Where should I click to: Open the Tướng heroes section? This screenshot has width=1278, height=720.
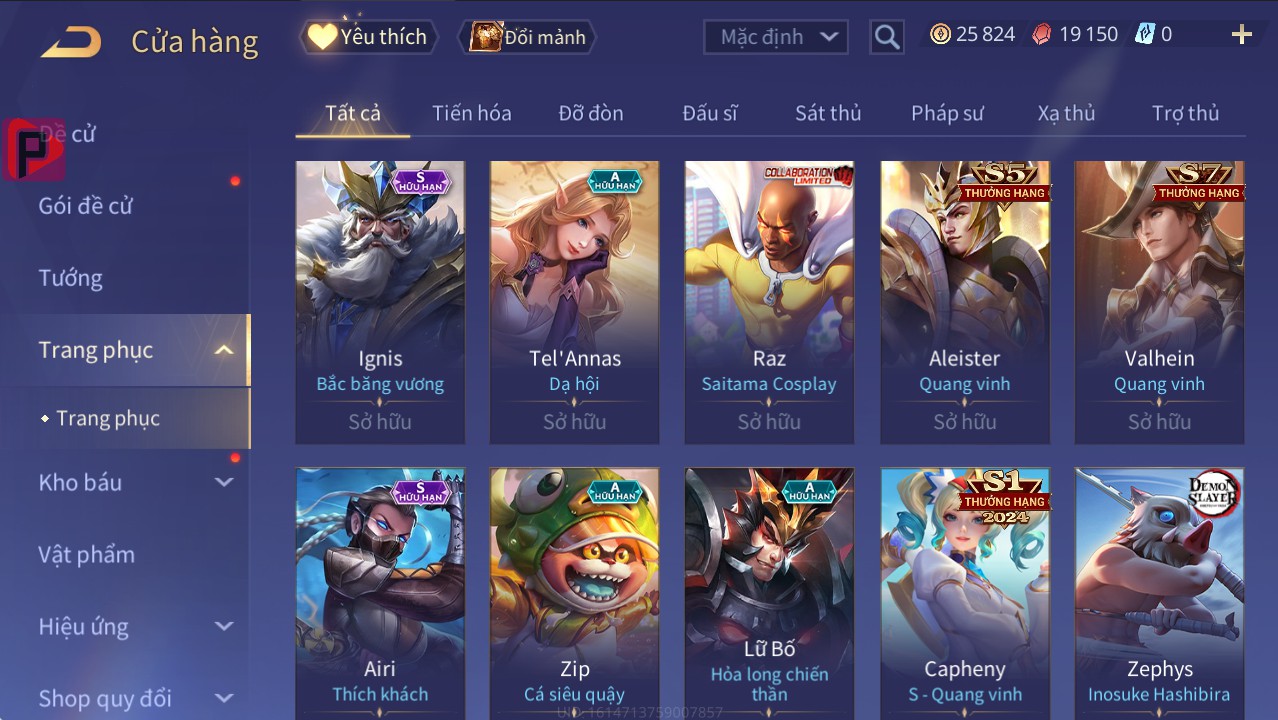pyautogui.click(x=71, y=278)
